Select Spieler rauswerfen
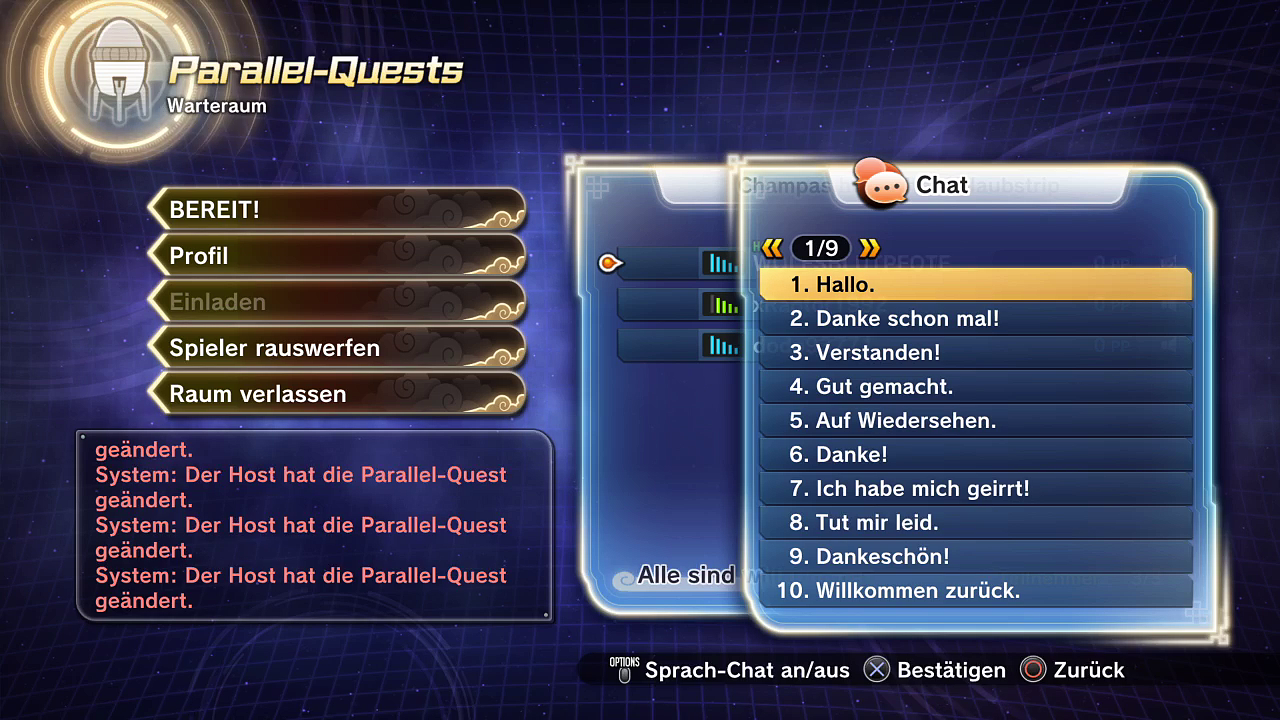The image size is (1280, 720). pyautogui.click(x=337, y=348)
